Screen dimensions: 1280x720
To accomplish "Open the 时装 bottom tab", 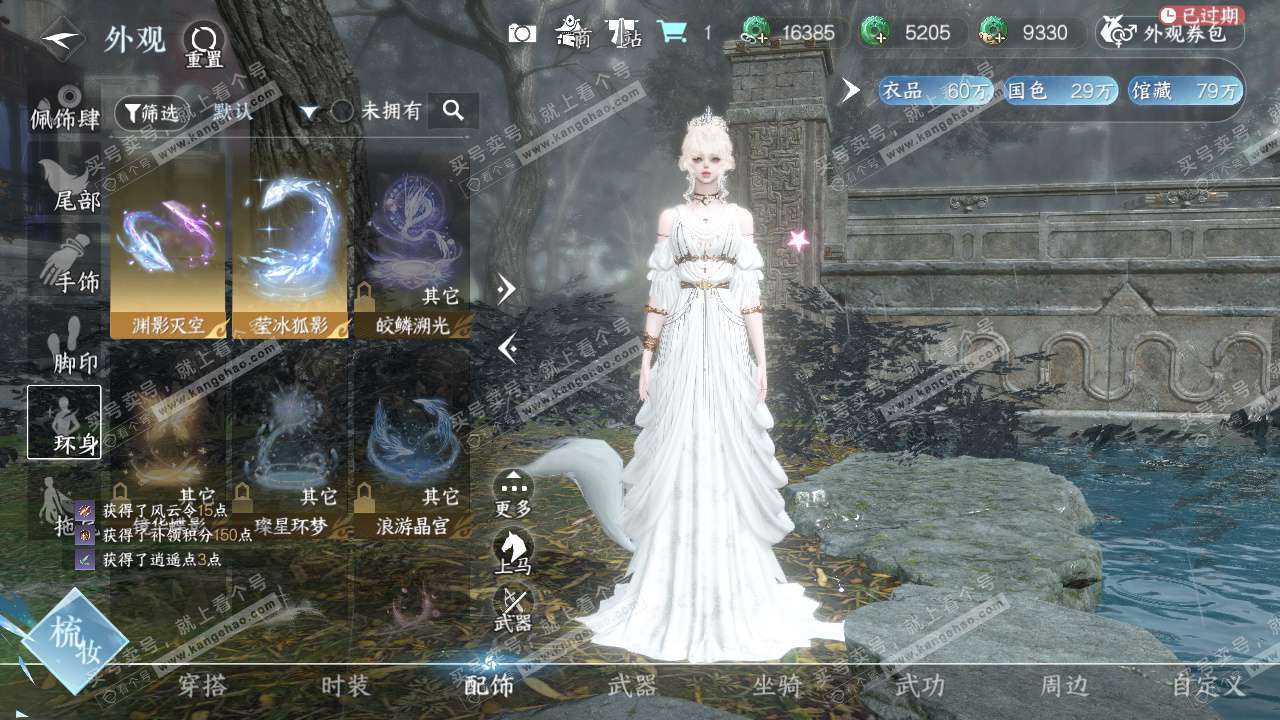I will point(345,686).
